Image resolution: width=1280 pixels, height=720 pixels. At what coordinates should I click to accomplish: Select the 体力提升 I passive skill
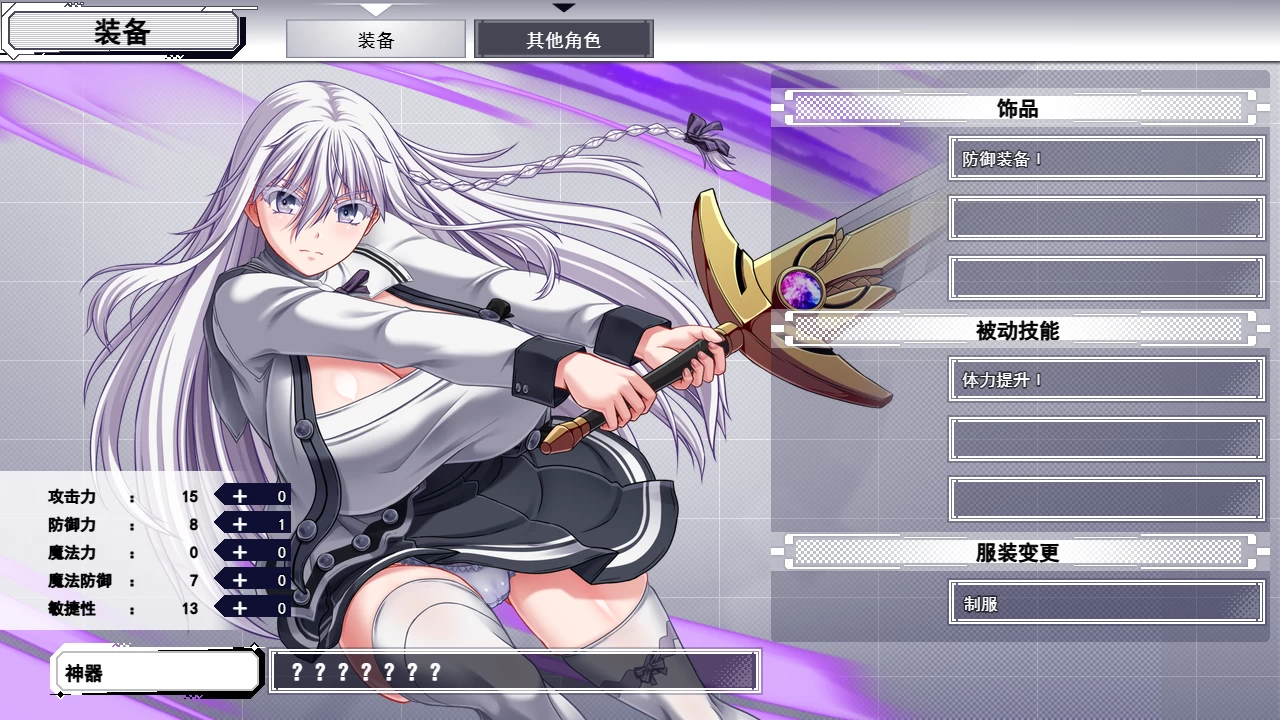1106,380
